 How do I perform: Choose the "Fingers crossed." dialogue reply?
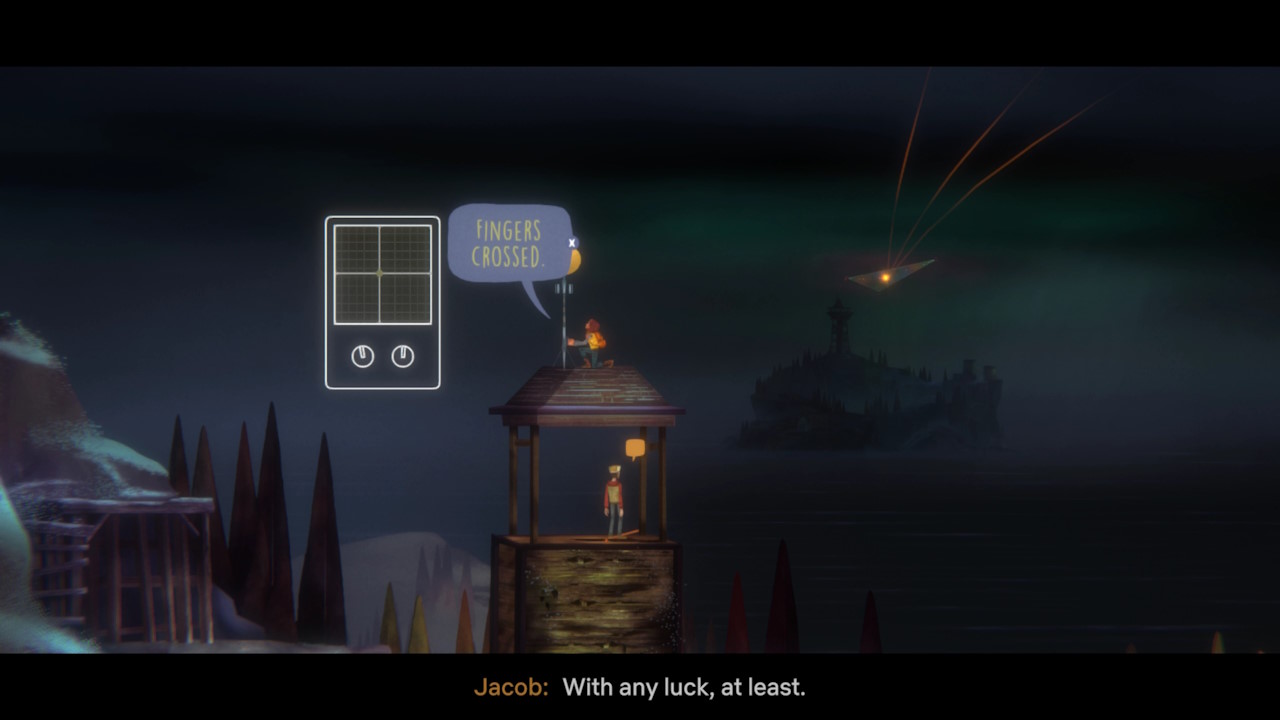tap(509, 243)
